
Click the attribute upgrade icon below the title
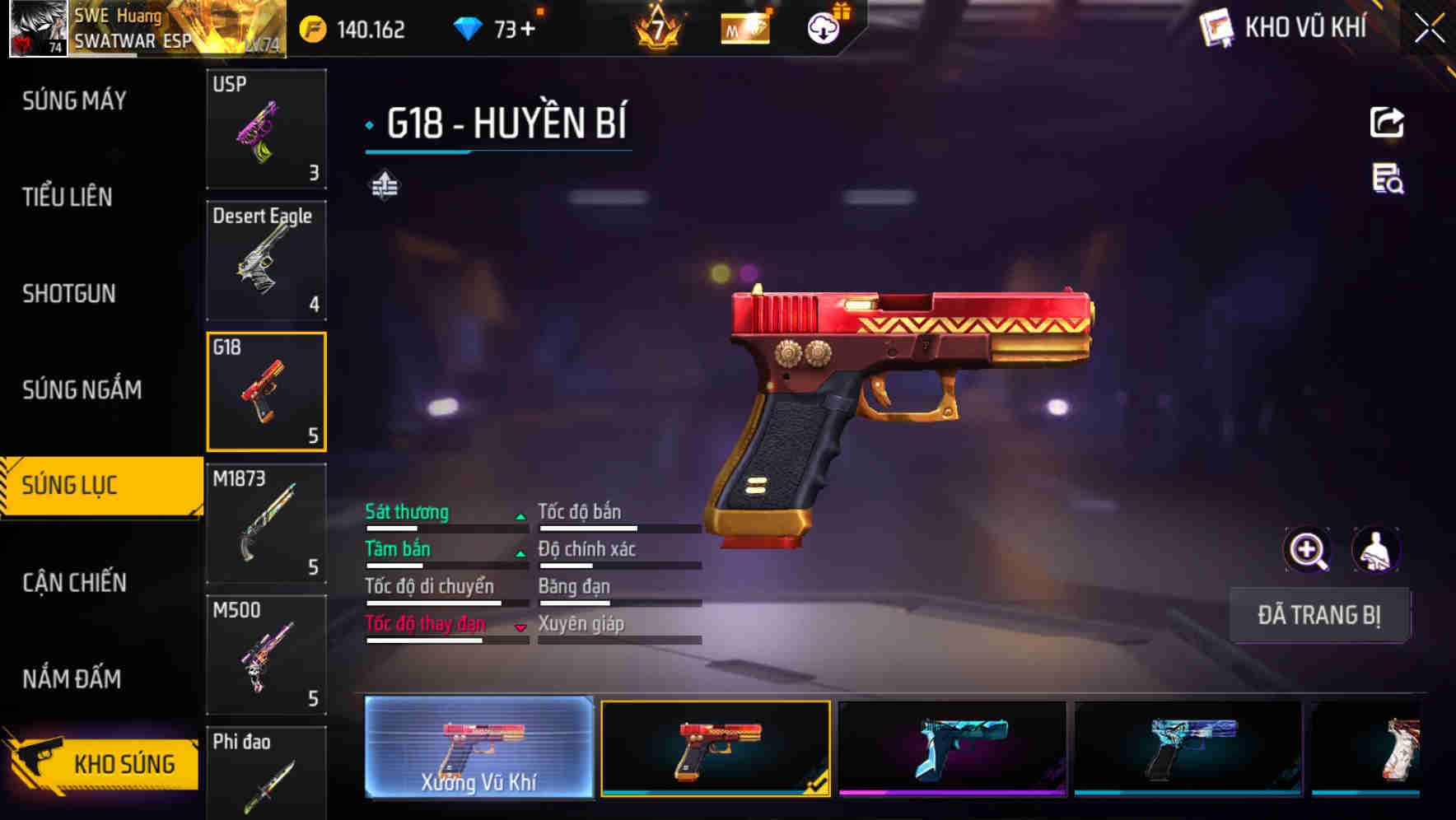[384, 187]
